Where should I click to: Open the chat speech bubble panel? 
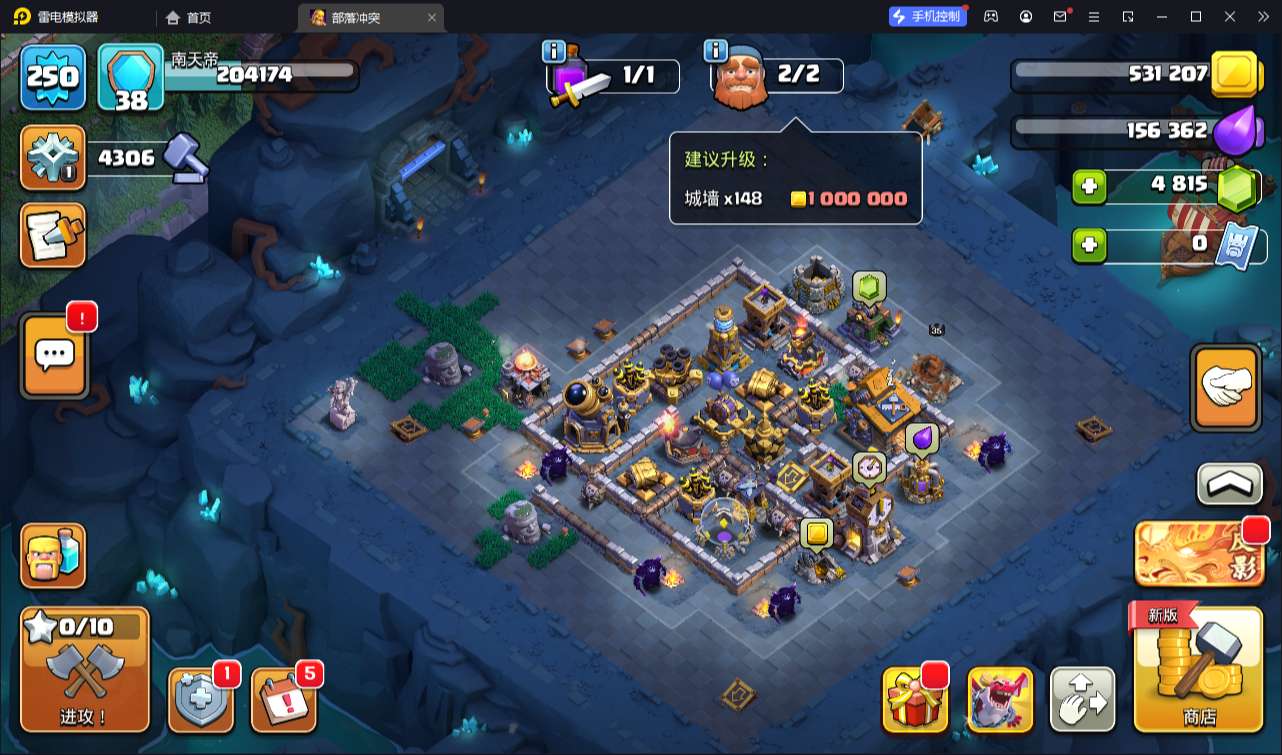[x=55, y=355]
